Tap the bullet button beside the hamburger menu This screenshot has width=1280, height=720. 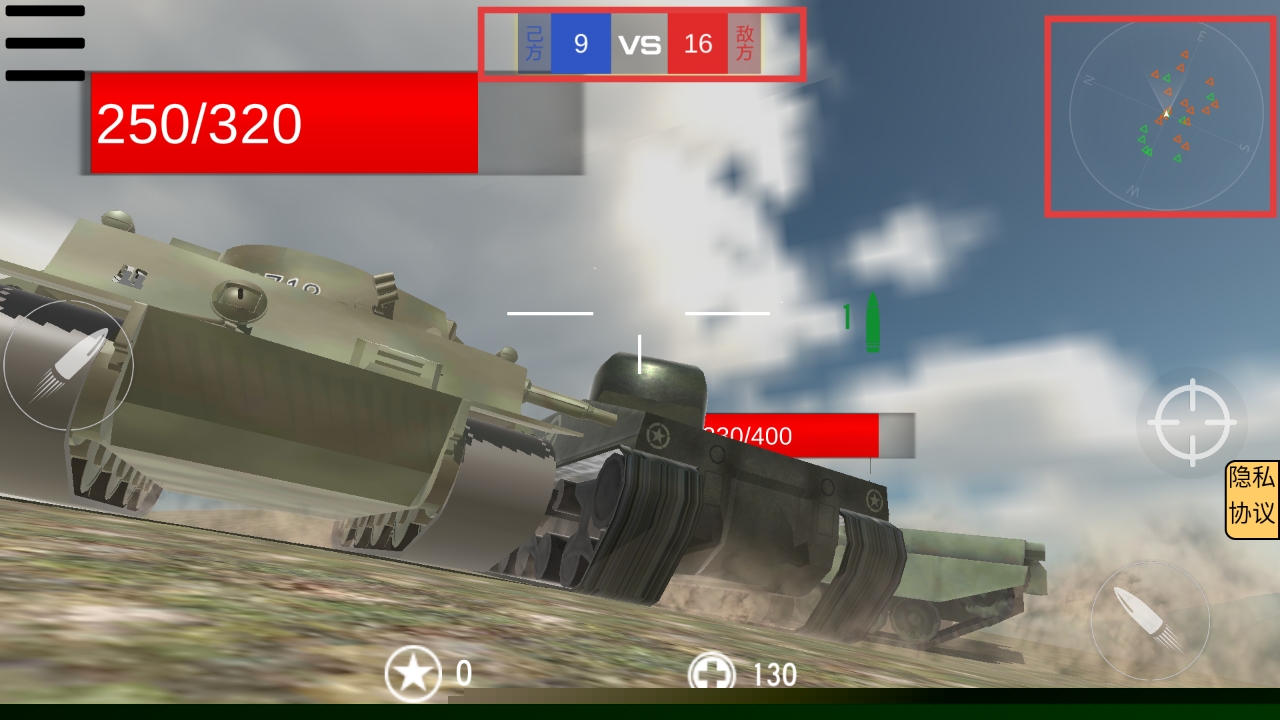click(67, 366)
